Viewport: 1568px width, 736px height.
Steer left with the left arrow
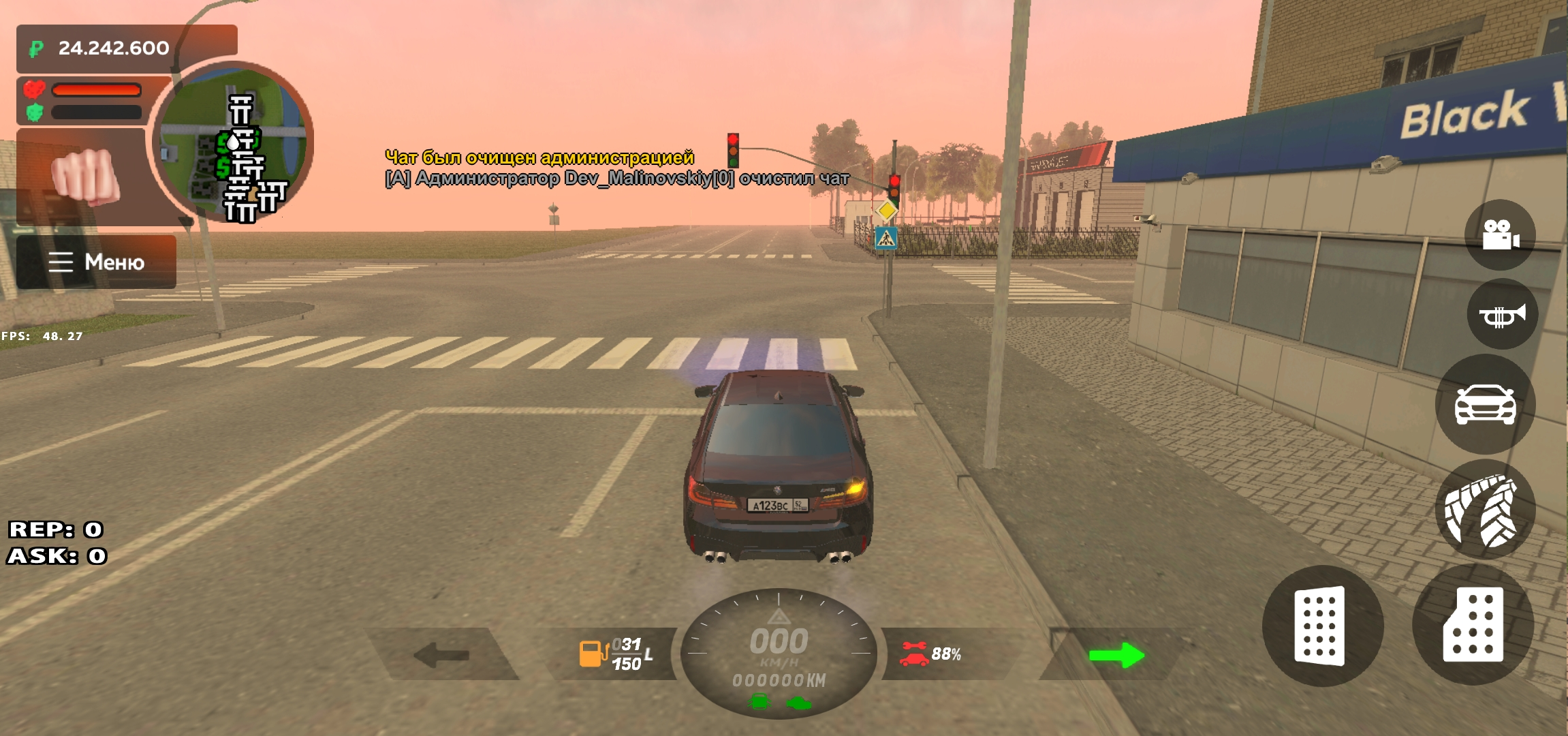tap(441, 655)
